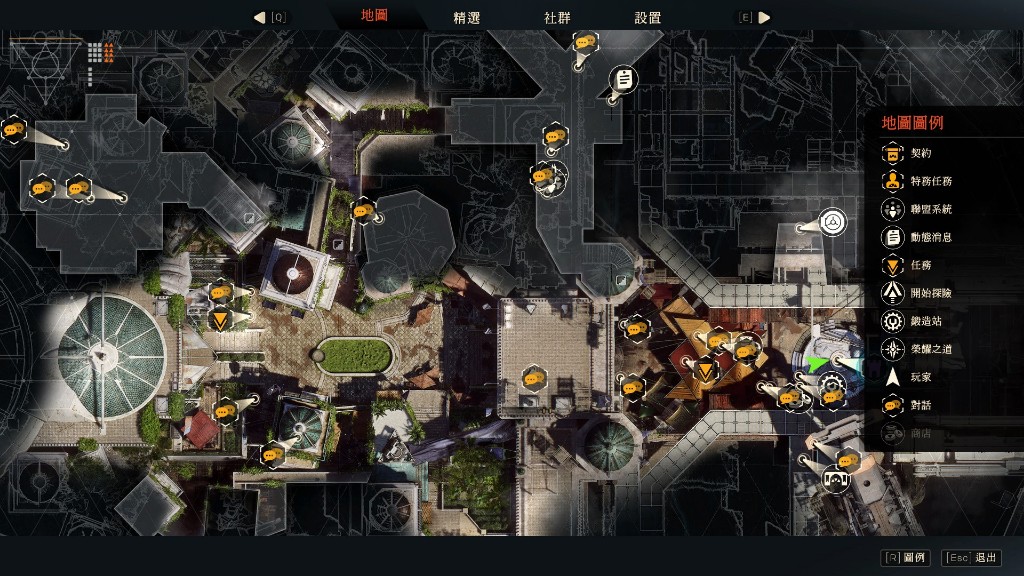Select the 地圖 tab

pos(375,17)
